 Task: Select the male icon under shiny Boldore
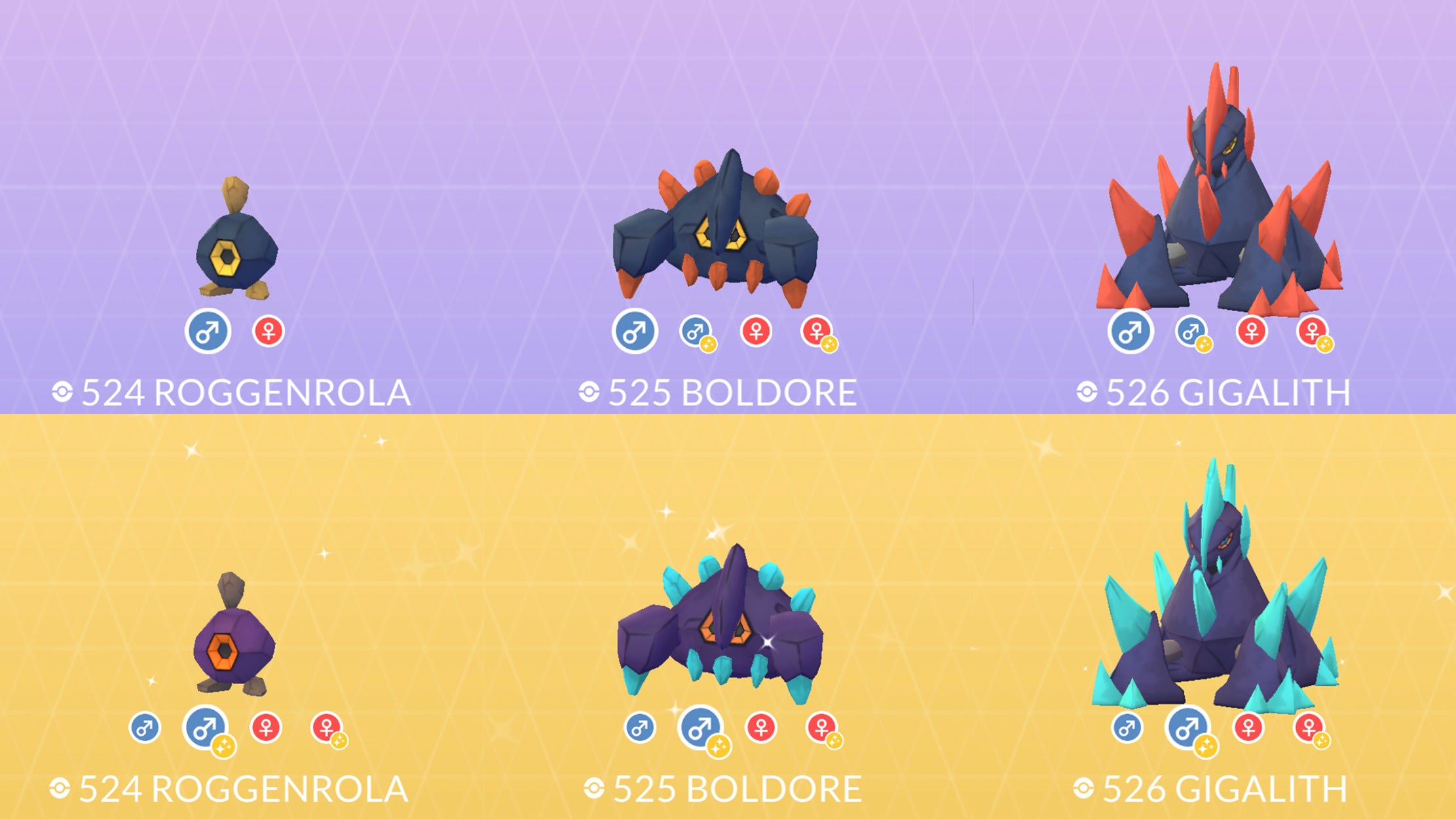point(639,729)
